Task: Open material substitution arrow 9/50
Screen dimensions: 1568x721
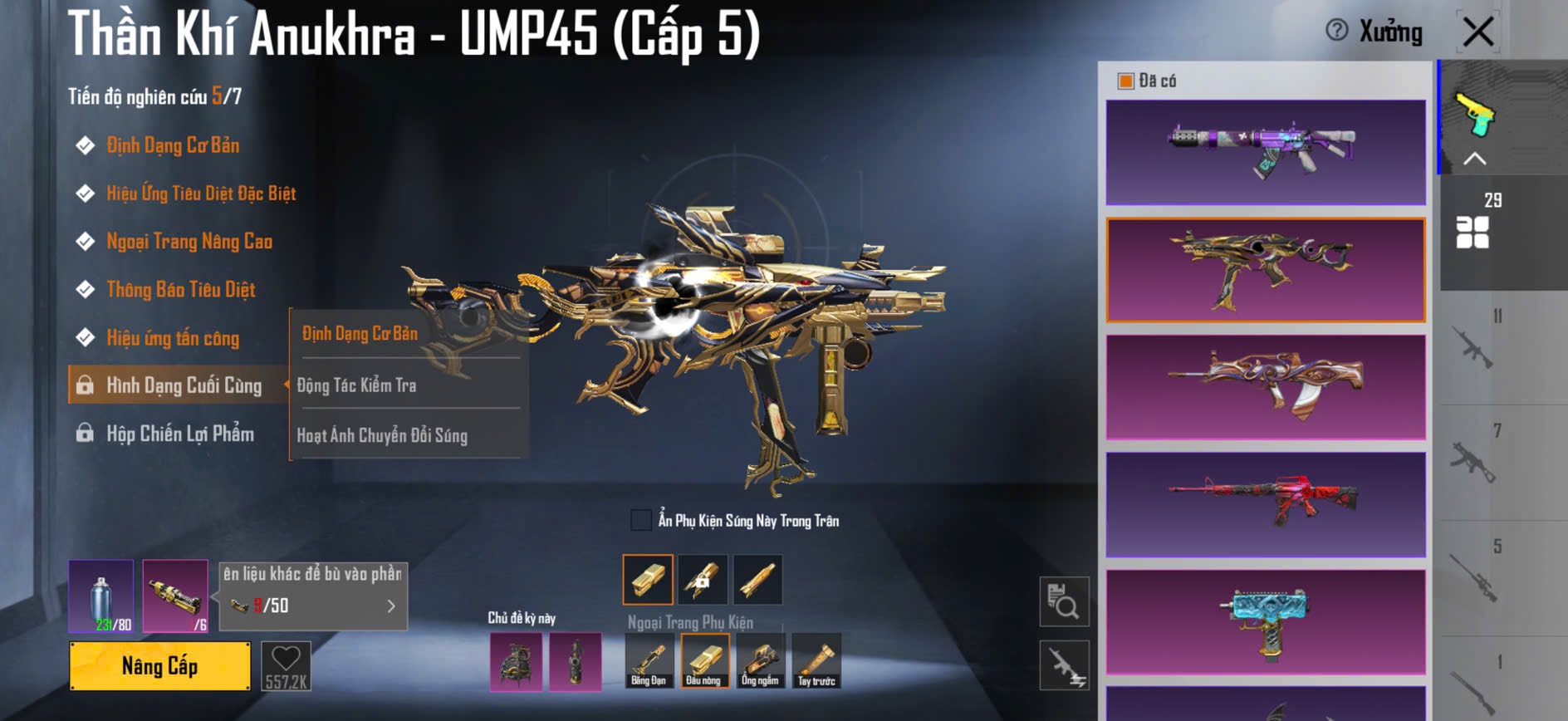Action: [391, 606]
